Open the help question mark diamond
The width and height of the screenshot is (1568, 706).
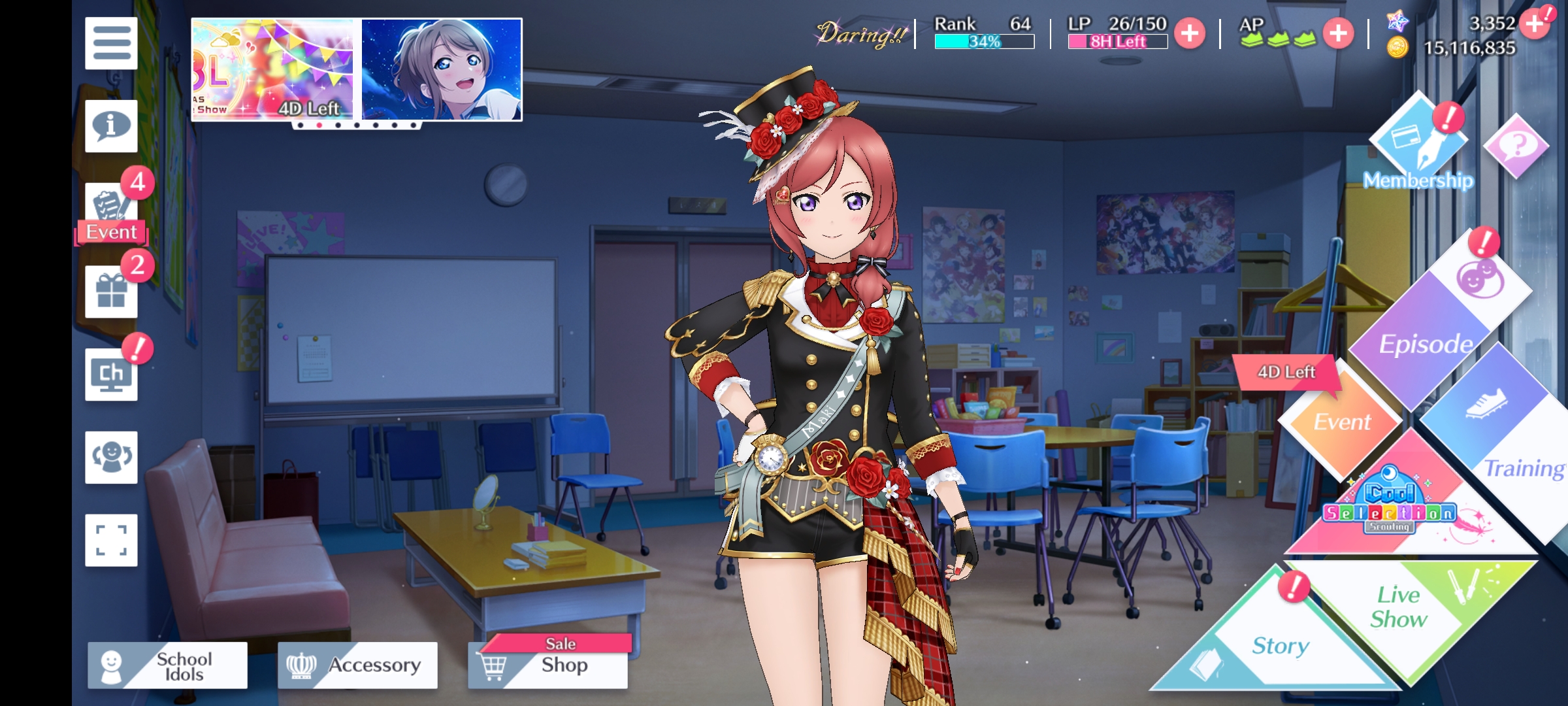click(x=1516, y=145)
